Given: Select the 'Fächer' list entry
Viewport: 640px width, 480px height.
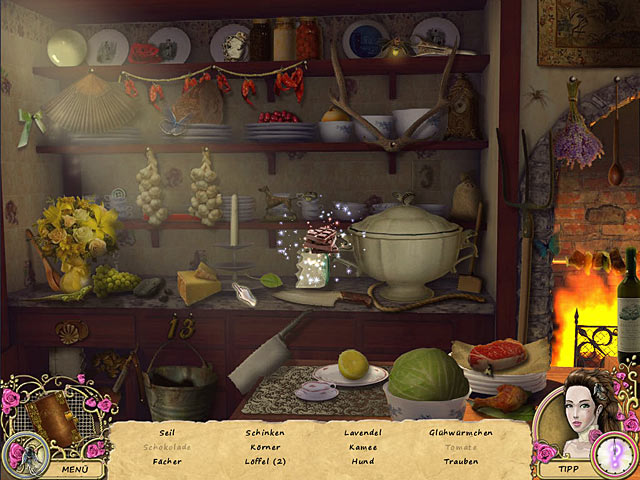Looking at the screenshot, I should pyautogui.click(x=167, y=461).
